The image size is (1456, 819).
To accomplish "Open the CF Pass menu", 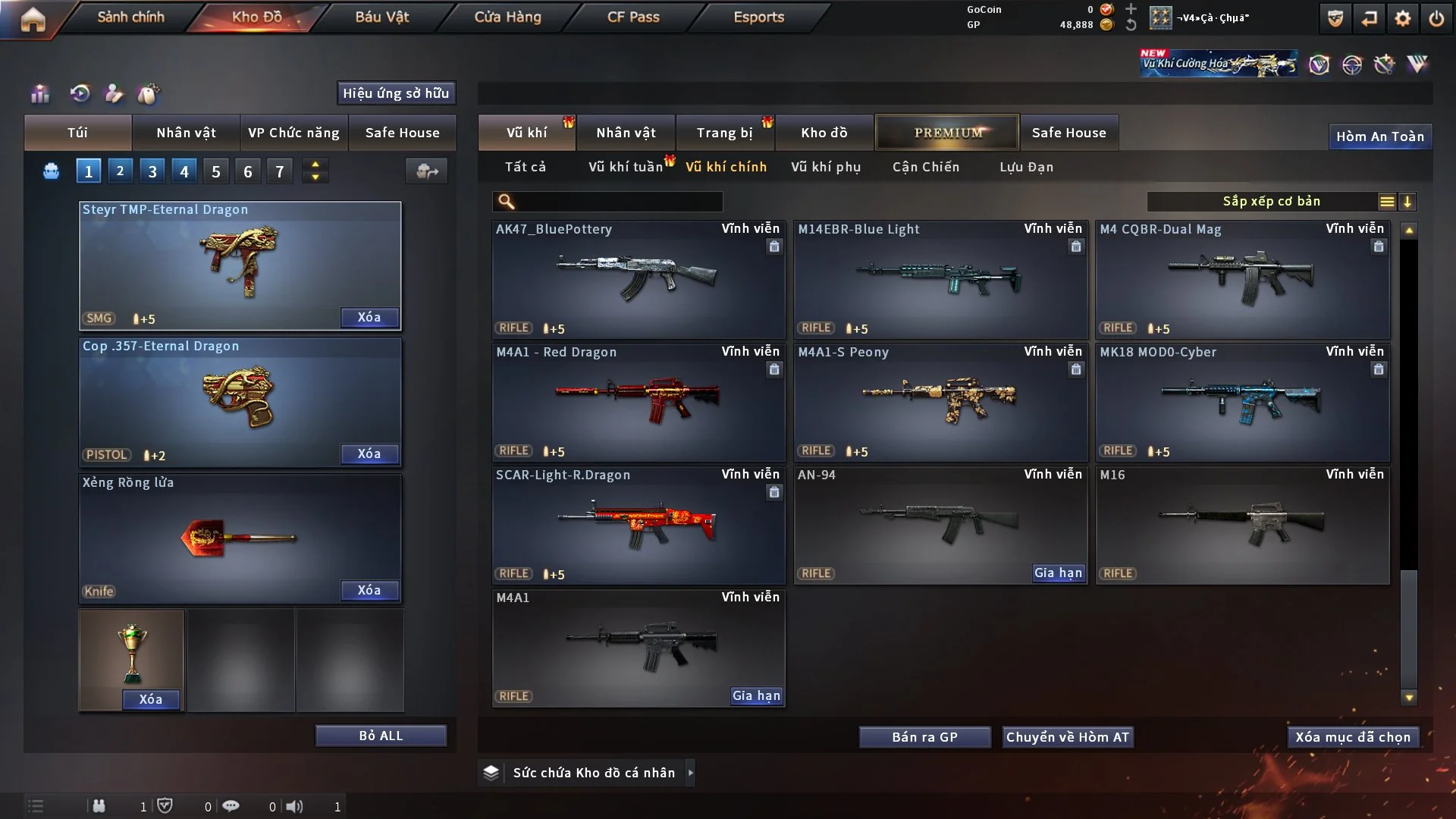I will 633,17.
